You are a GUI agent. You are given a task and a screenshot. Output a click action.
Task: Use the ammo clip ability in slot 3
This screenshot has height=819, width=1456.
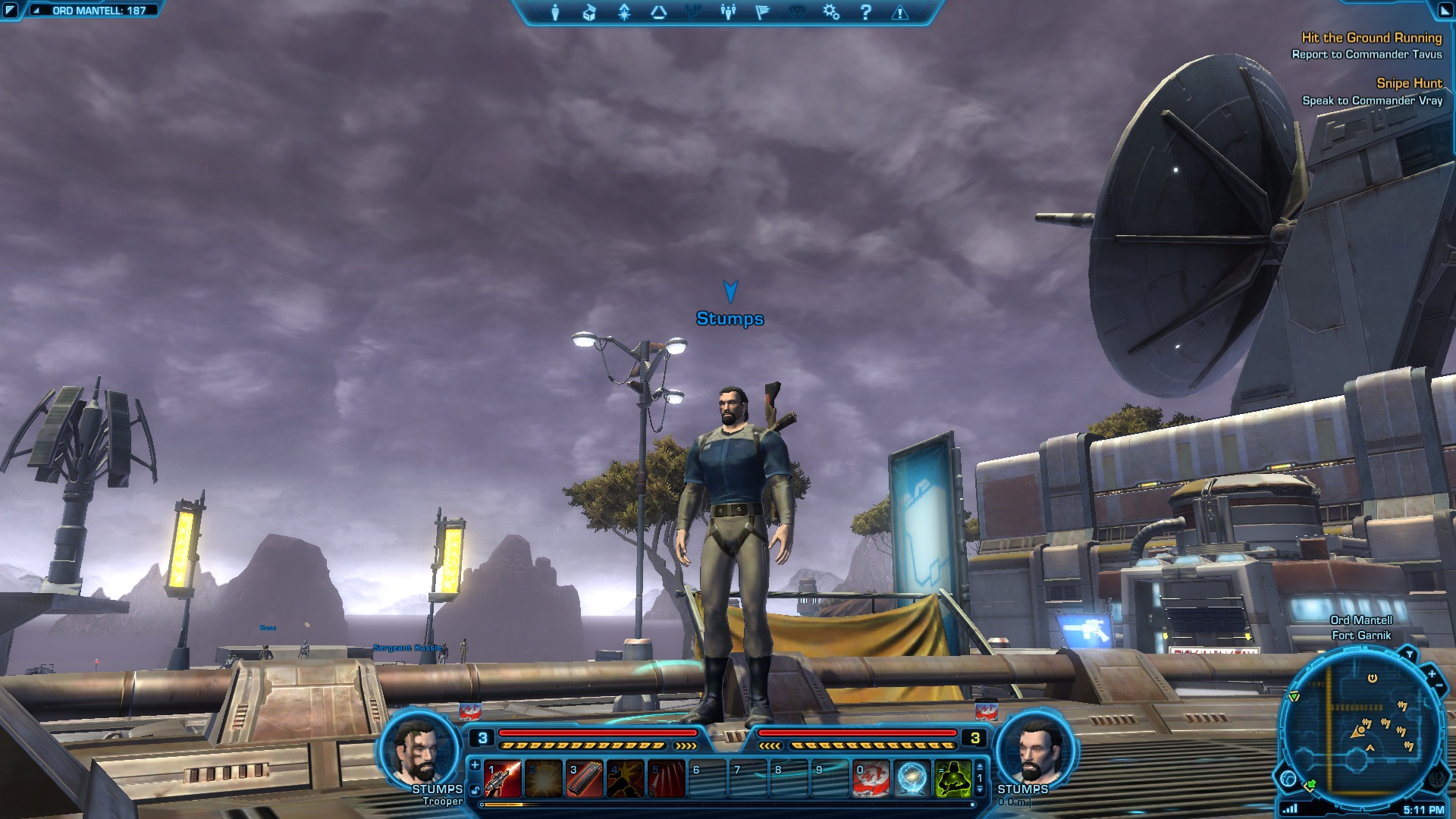585,780
